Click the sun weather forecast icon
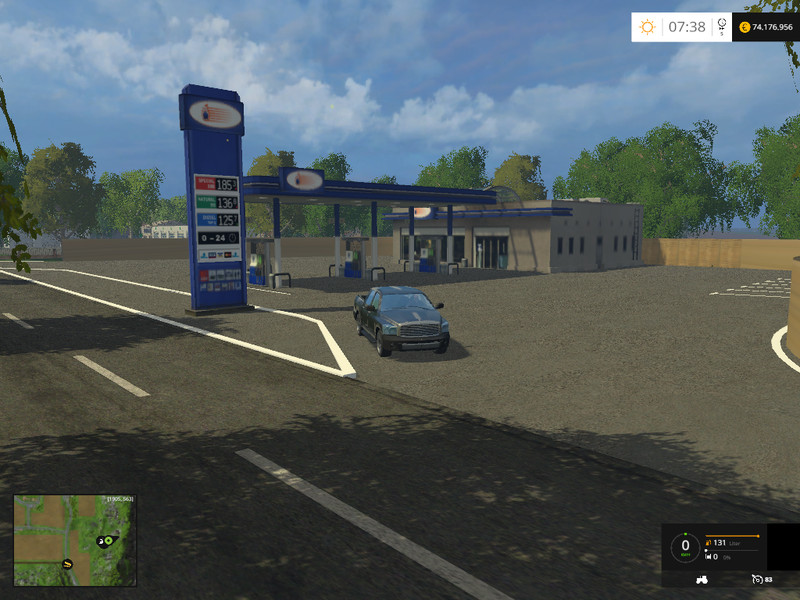This screenshot has height=600, width=800. click(647, 27)
